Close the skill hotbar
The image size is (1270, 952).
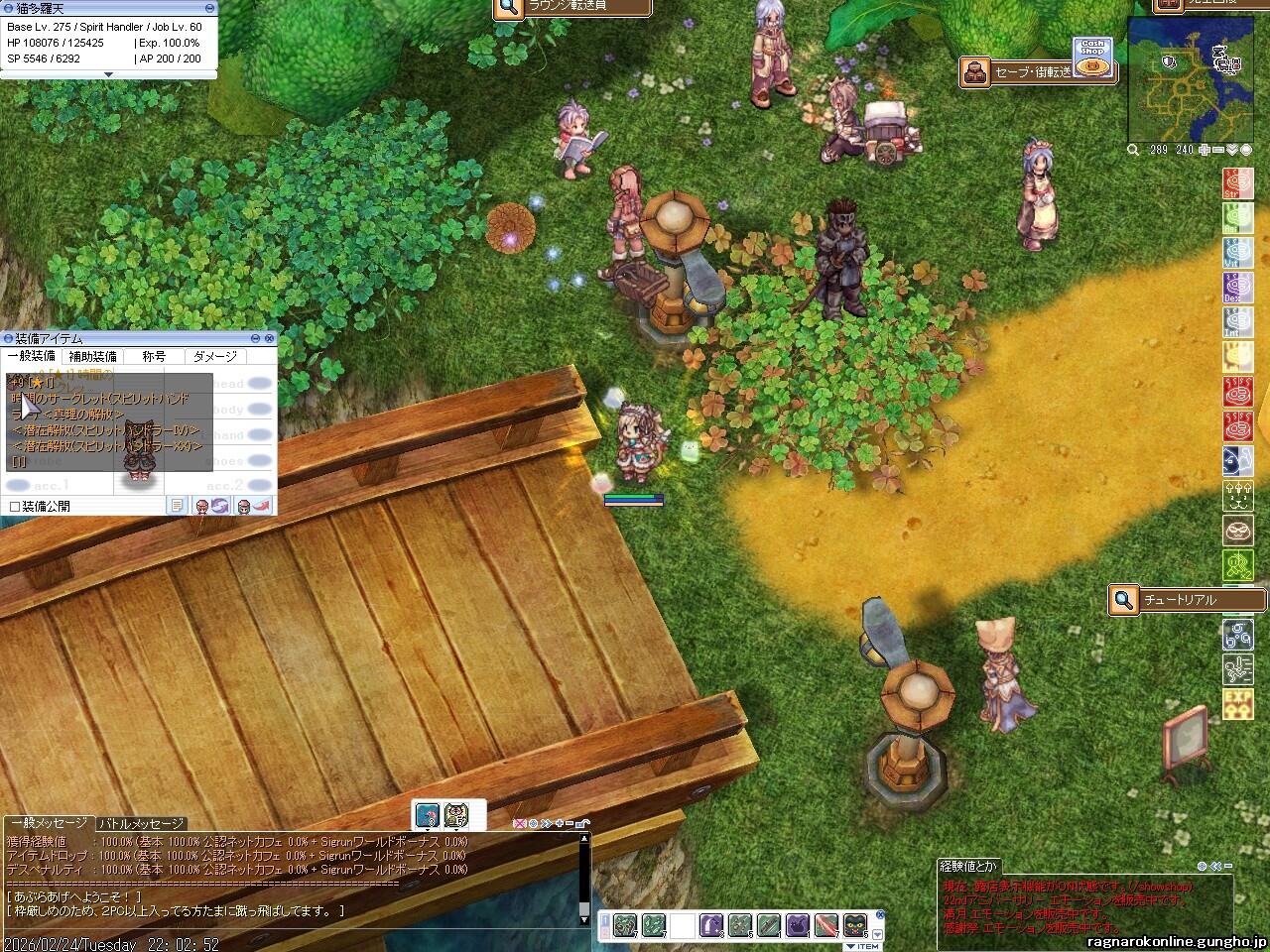click(x=879, y=914)
